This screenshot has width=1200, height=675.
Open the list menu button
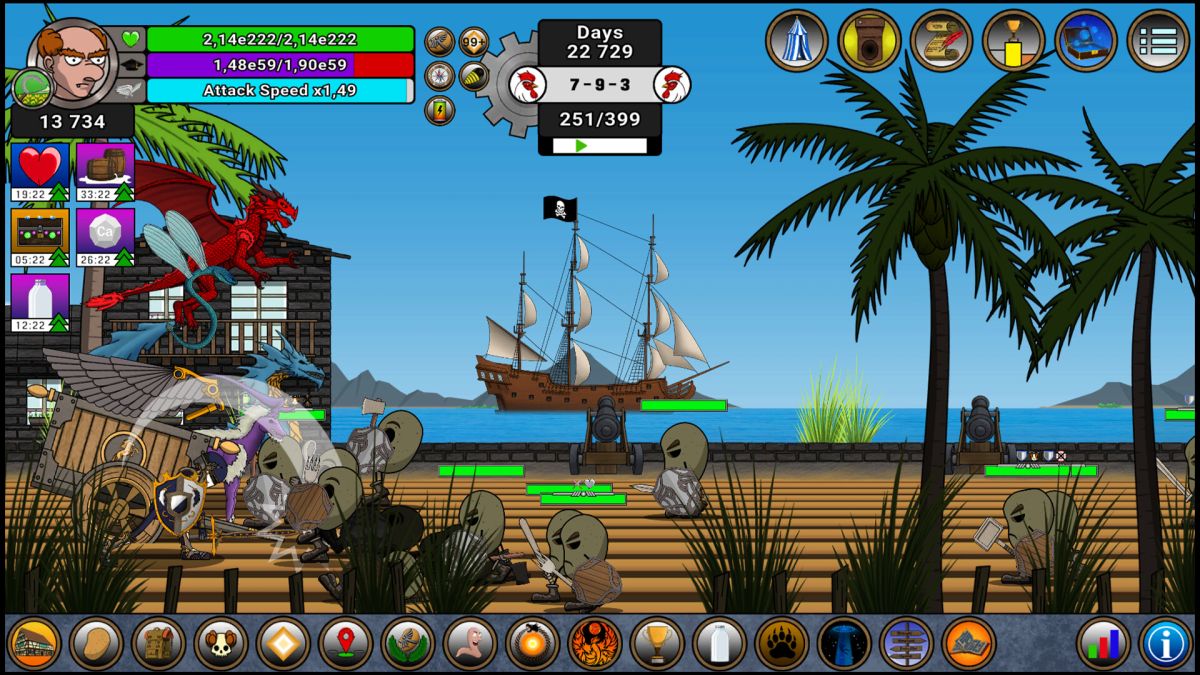[1158, 40]
